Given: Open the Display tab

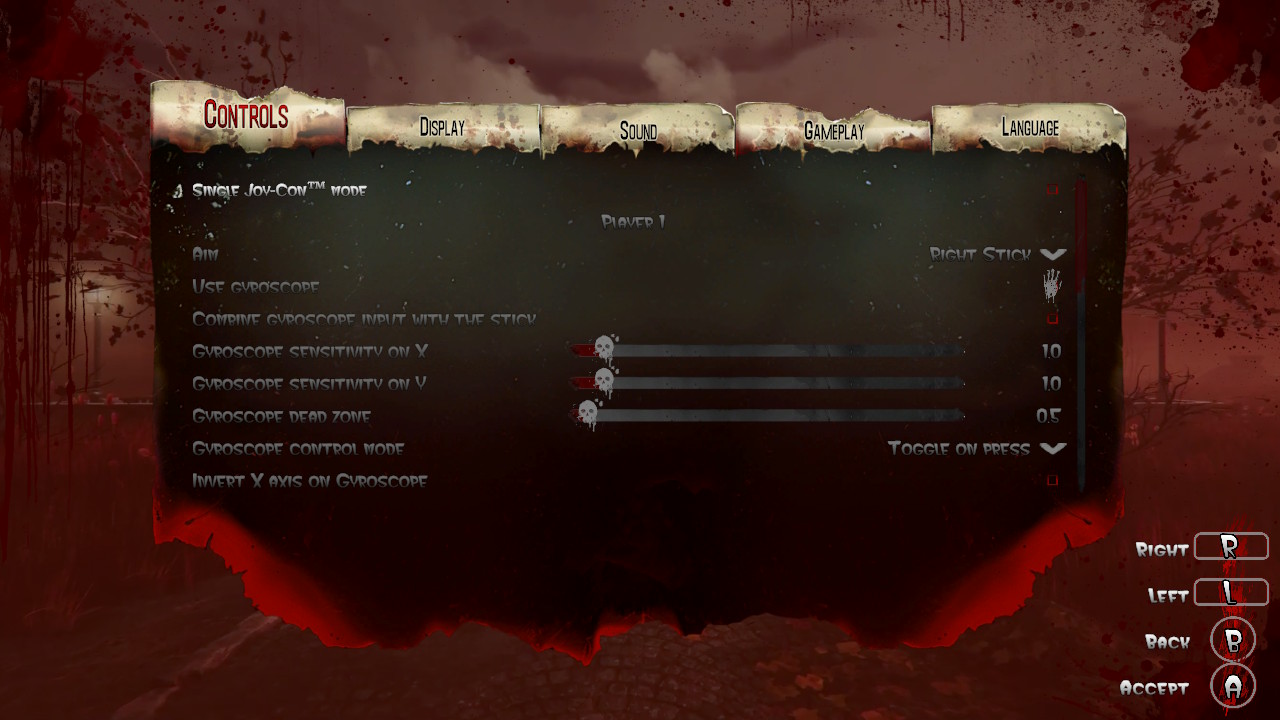Looking at the screenshot, I should coord(442,128).
